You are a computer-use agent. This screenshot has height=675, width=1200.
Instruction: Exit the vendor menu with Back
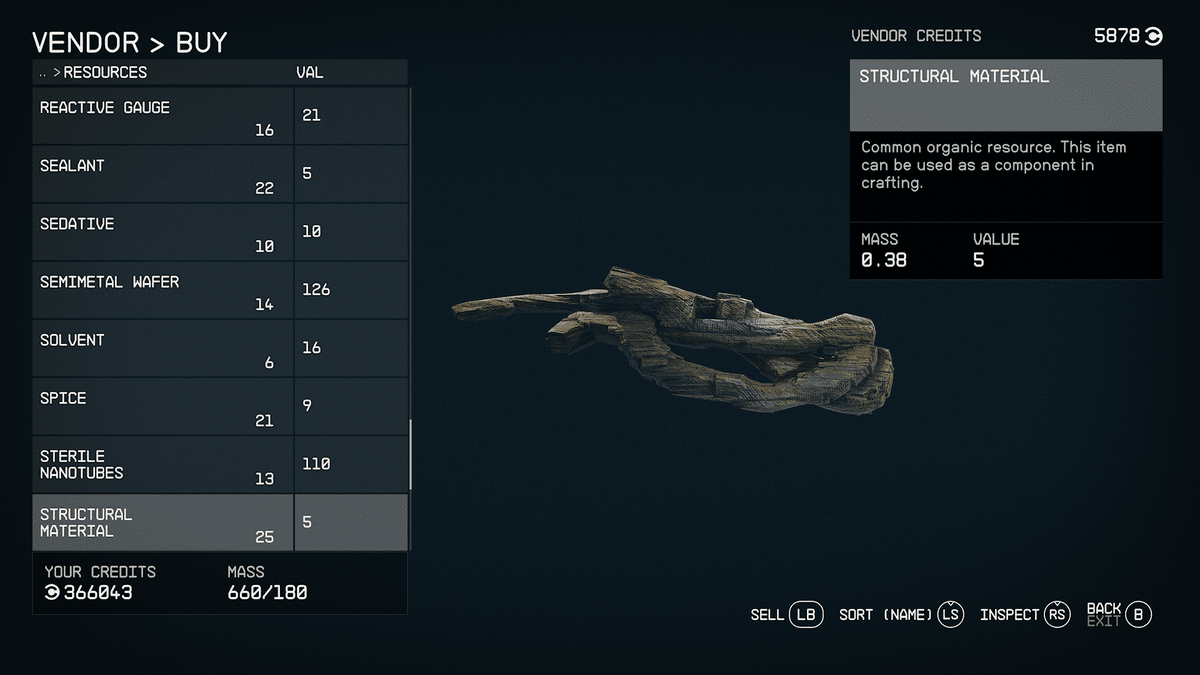click(x=1119, y=614)
